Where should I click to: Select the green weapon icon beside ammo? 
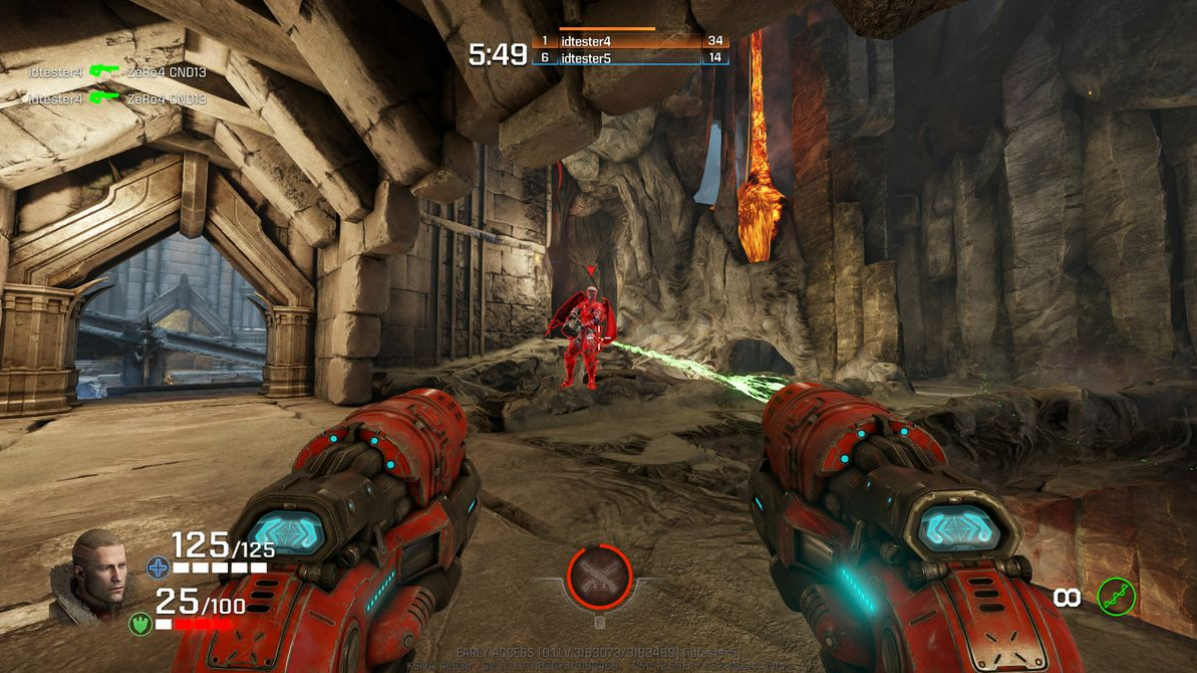pyautogui.click(x=1116, y=597)
